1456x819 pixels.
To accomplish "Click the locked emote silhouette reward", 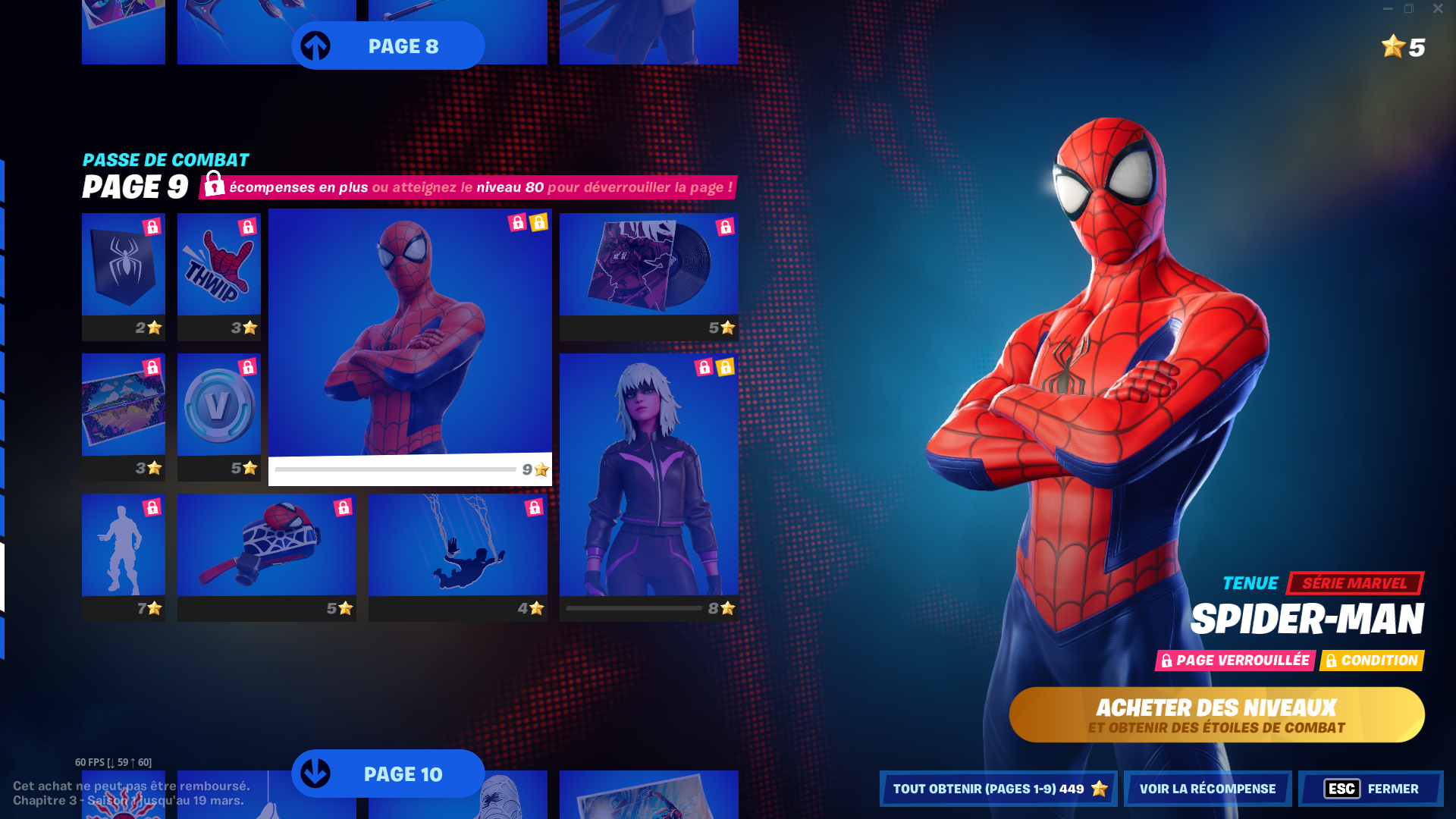I will pyautogui.click(x=123, y=546).
